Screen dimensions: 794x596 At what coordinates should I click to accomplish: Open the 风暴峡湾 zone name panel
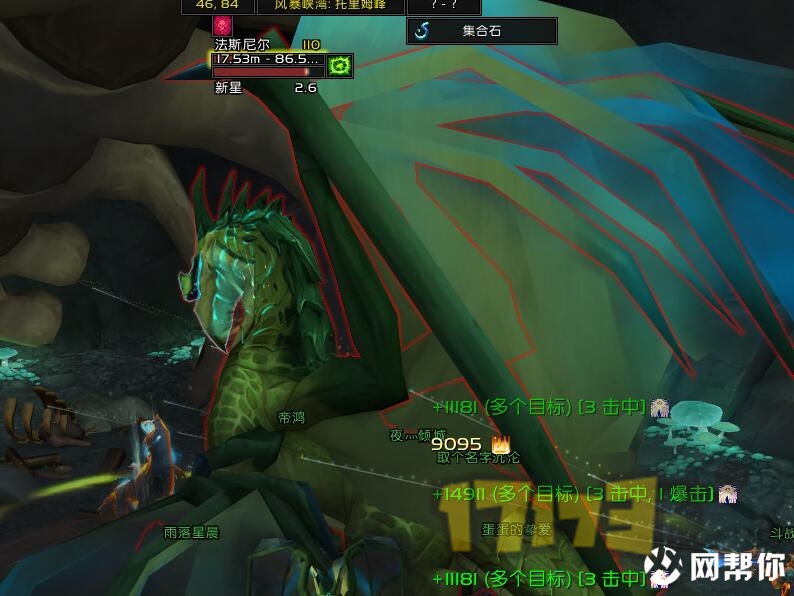pyautogui.click(x=331, y=6)
